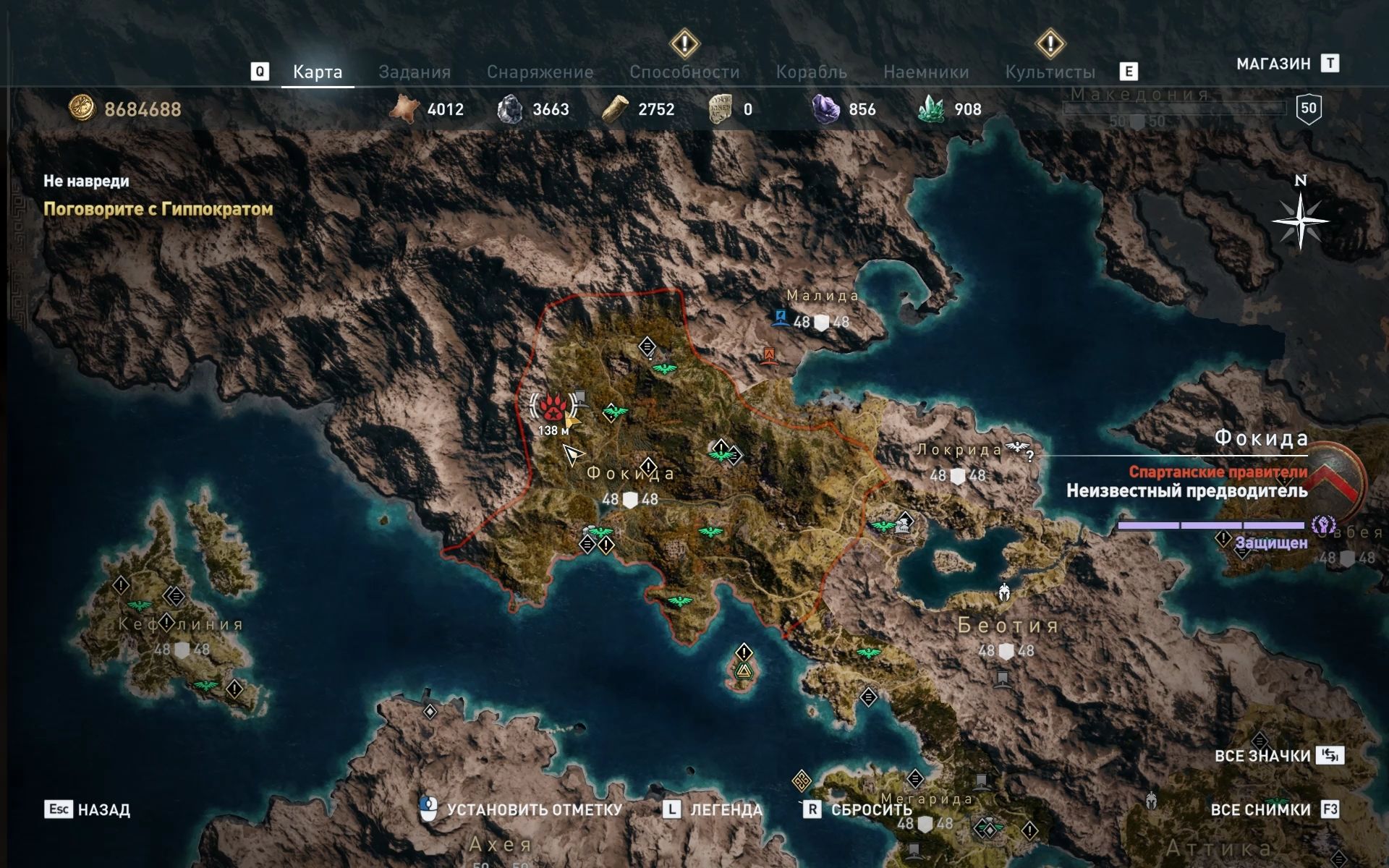This screenshot has height=868, width=1389.
Task: Click the Spartan helmet marker in Беотия
Action: click(x=1004, y=593)
